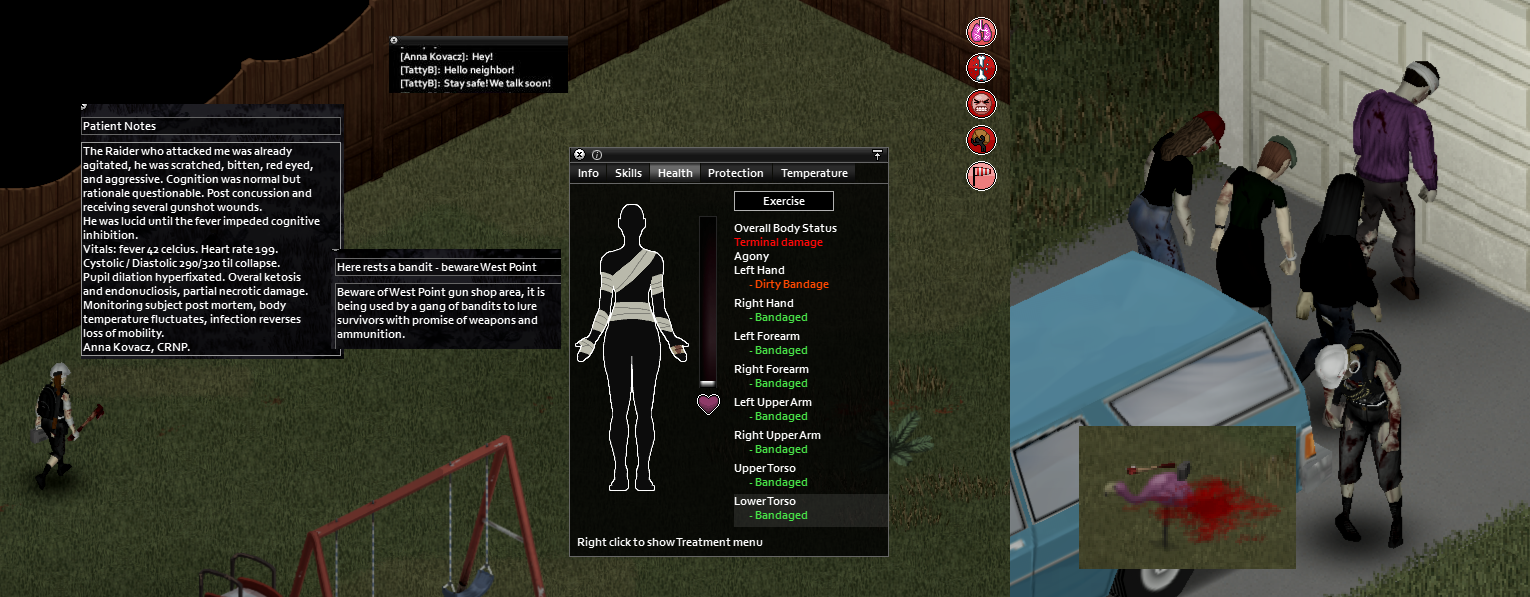Image resolution: width=1530 pixels, height=597 pixels.
Task: Select the Health tab
Action: (675, 173)
